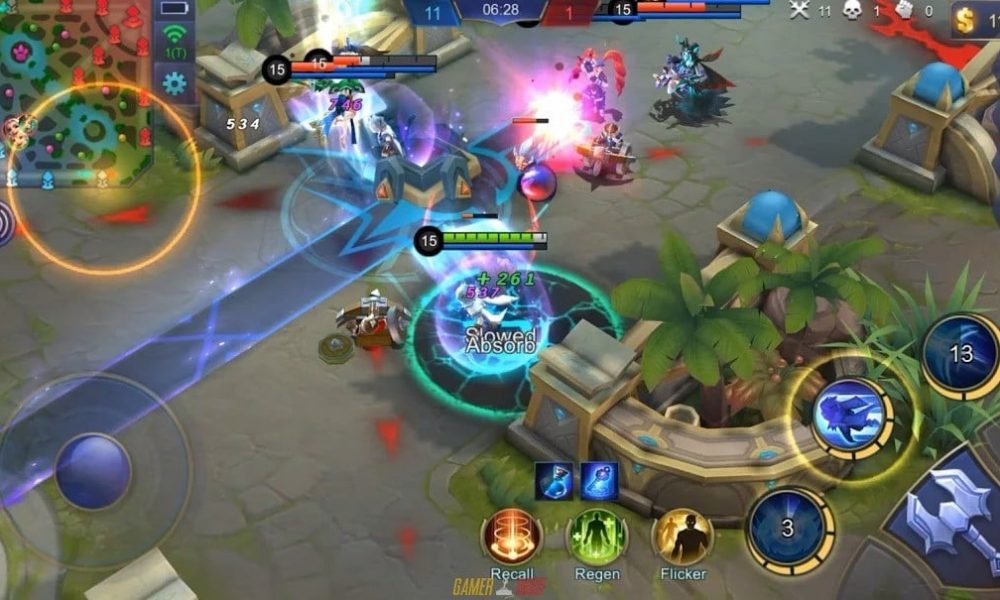The height and width of the screenshot is (600, 1000).
Task: Use the blue key wand item
Action: (x=598, y=480)
